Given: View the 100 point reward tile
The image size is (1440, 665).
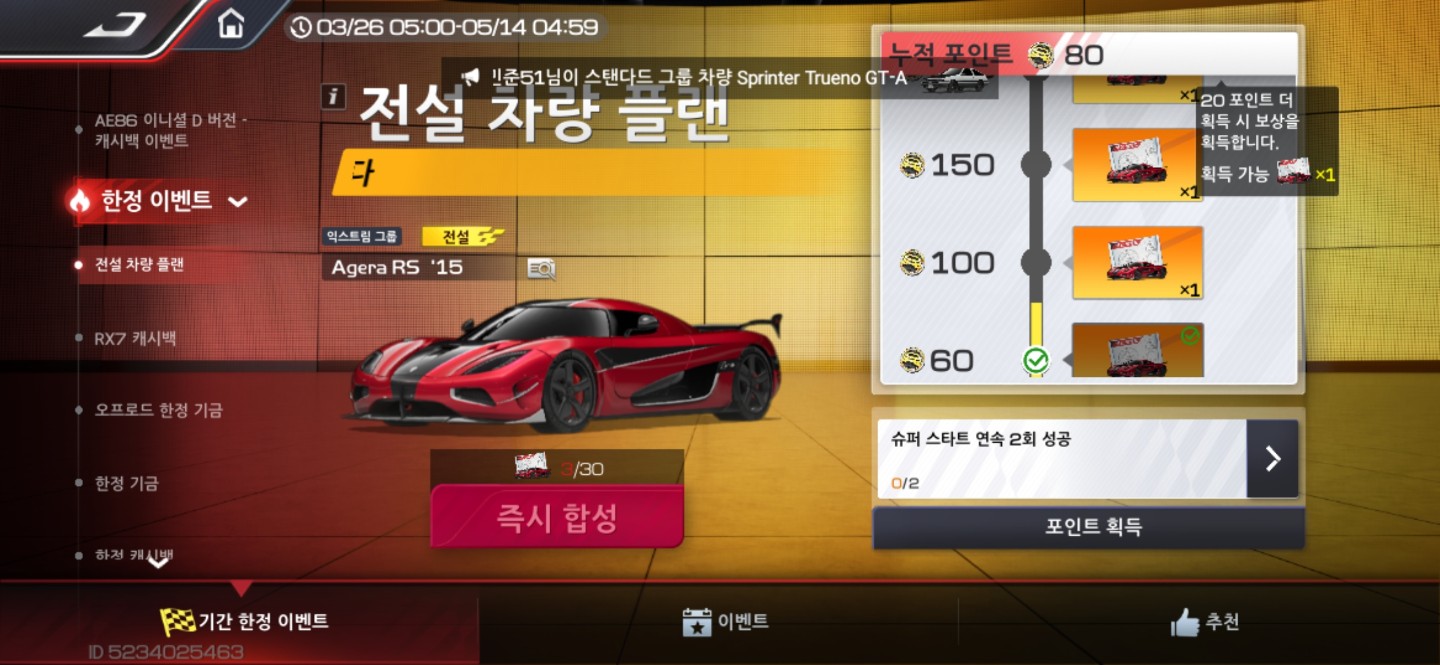Looking at the screenshot, I should coord(1137,263).
